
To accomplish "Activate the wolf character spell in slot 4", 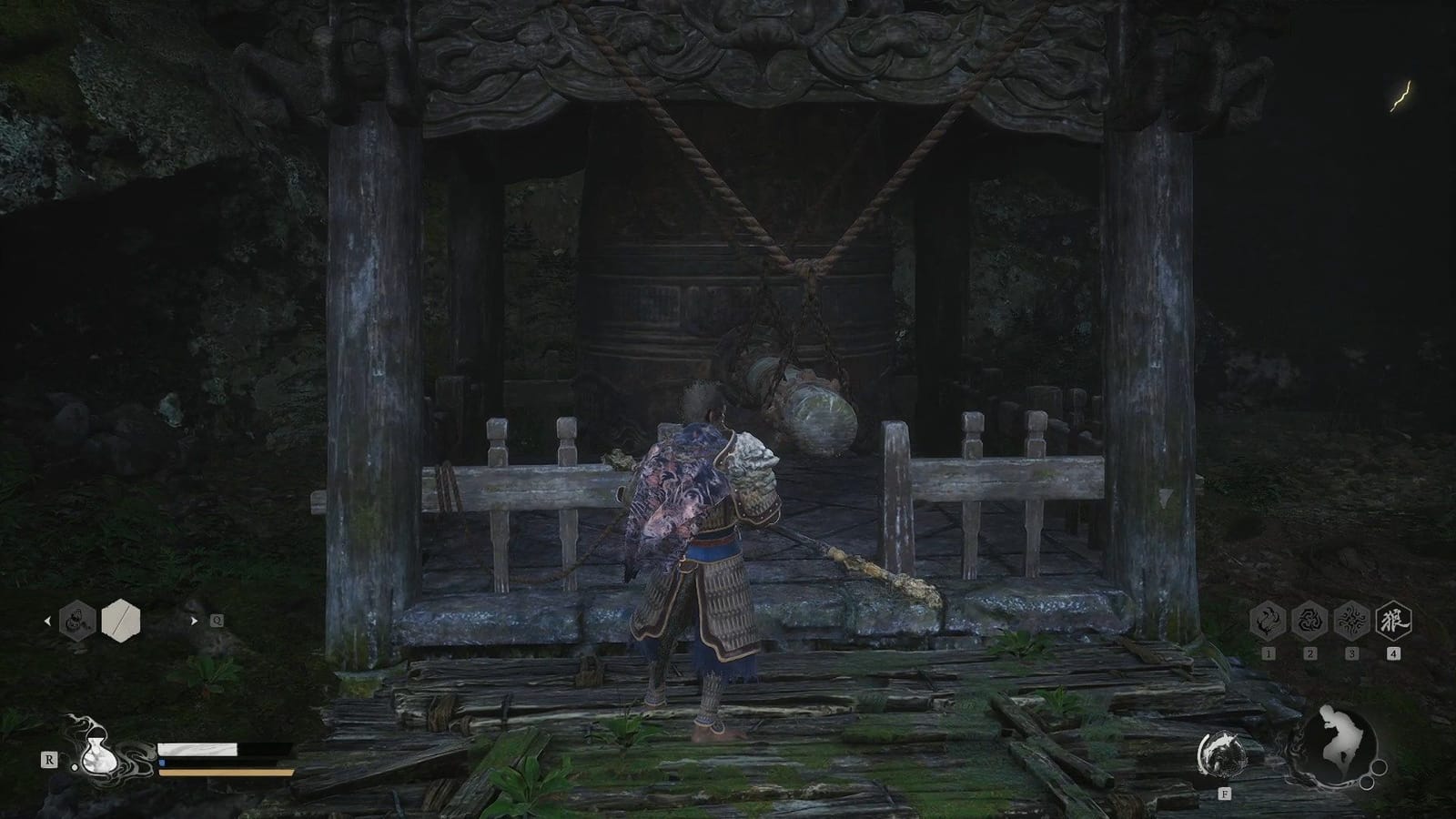I will coord(1393,622).
